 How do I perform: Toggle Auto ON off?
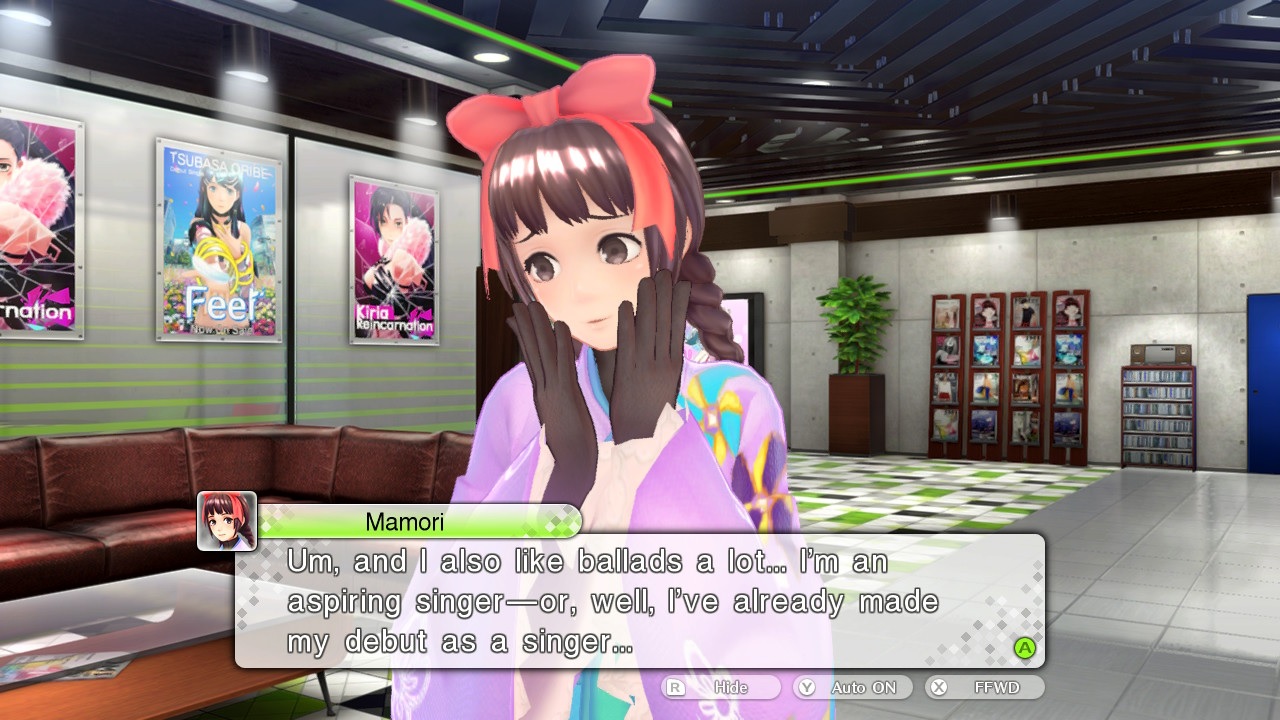(x=852, y=687)
